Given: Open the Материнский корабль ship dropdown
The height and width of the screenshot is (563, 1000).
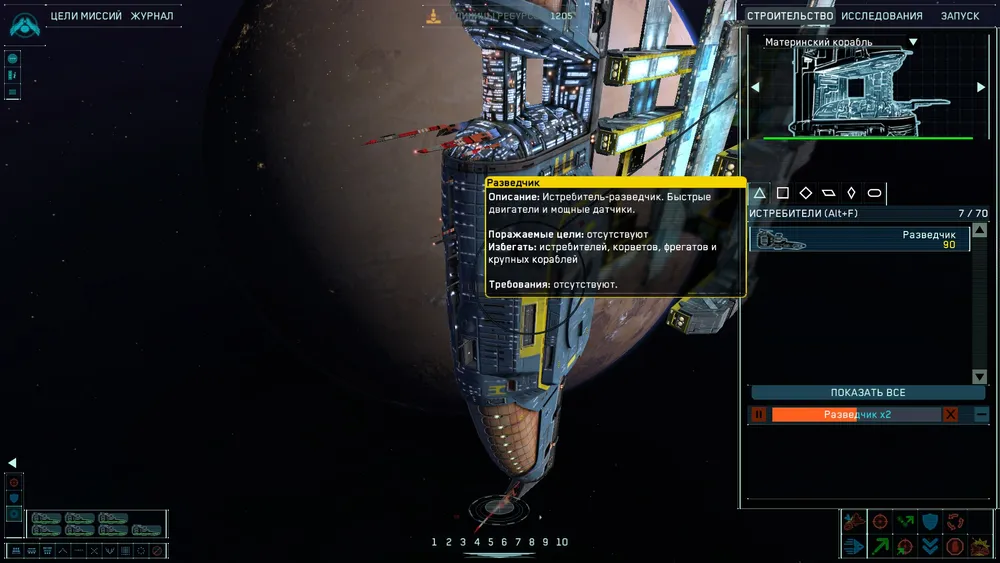Looking at the screenshot, I should (913, 42).
